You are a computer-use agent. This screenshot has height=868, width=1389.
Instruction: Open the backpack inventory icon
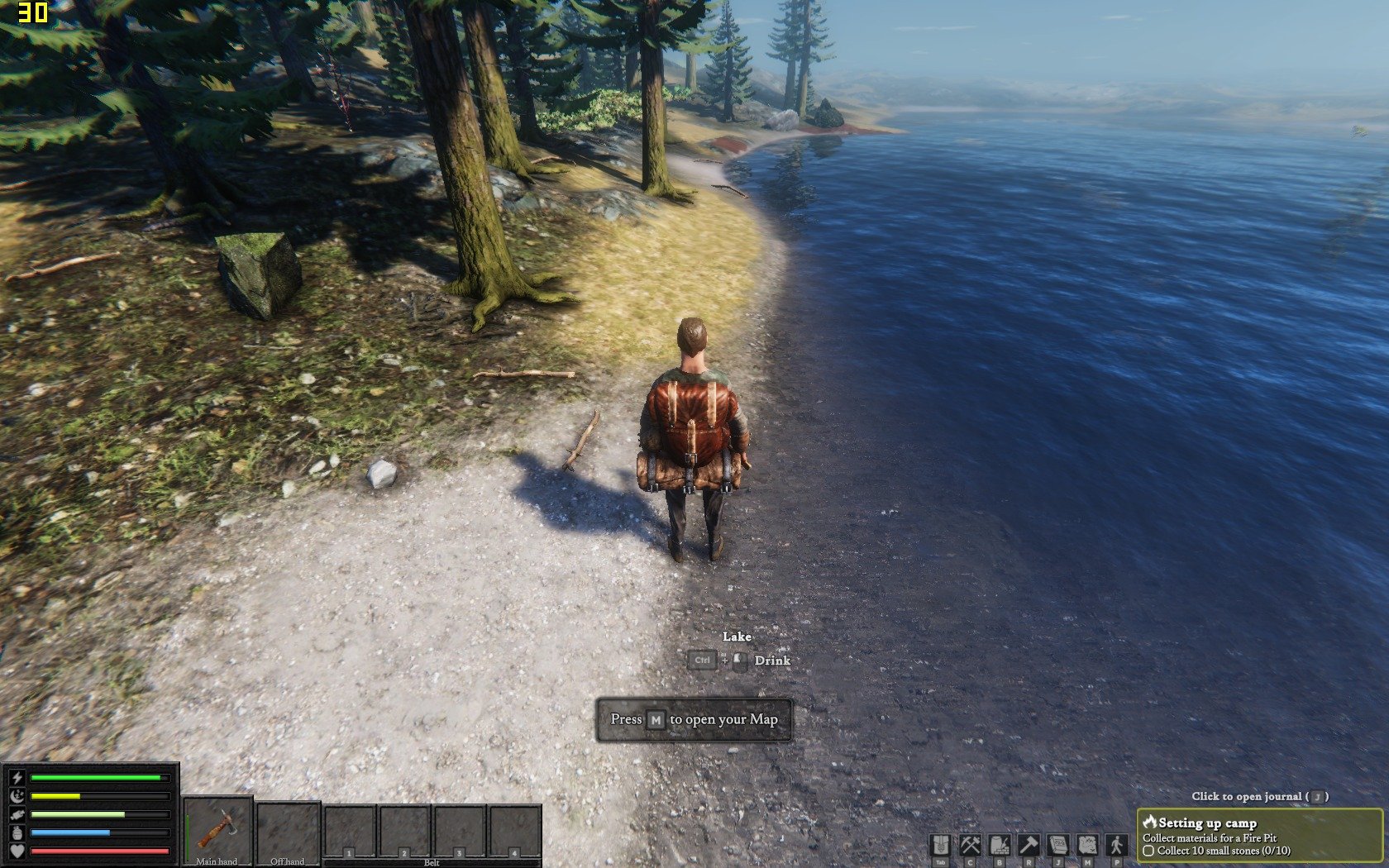click(x=941, y=846)
